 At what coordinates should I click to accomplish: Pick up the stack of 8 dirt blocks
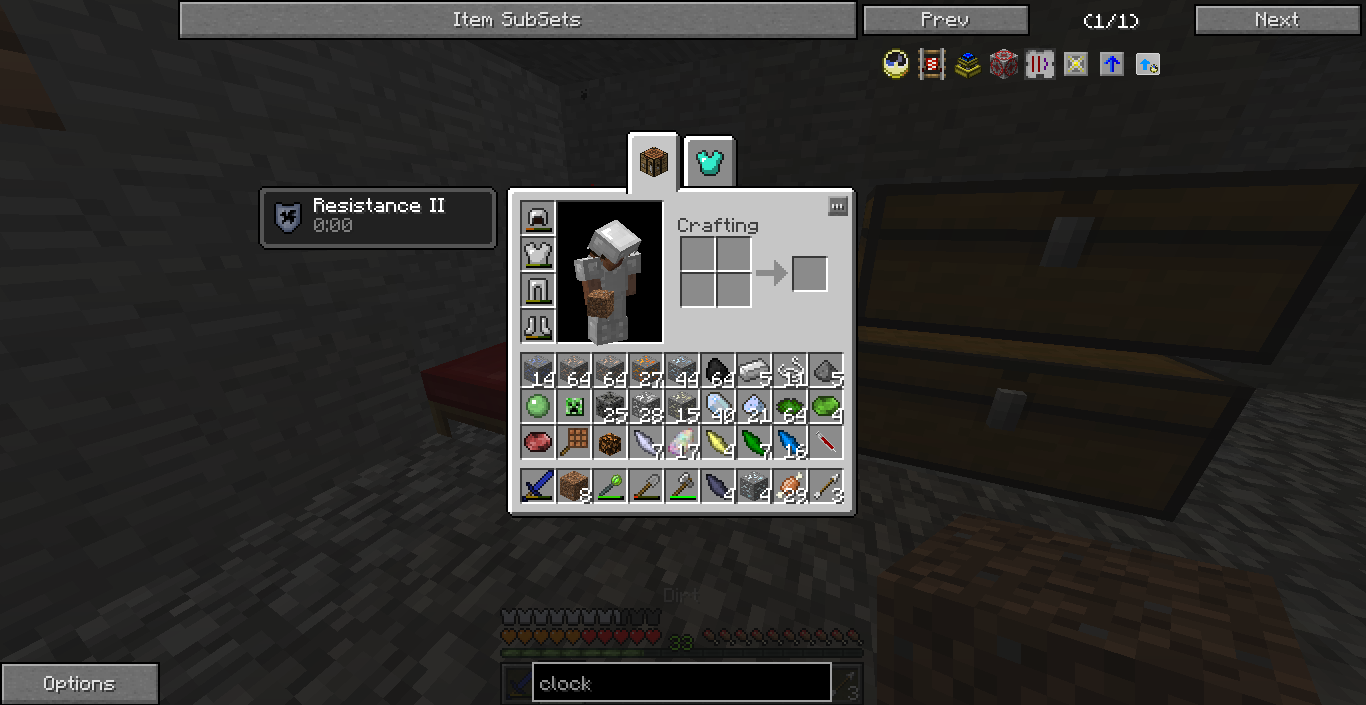coord(574,486)
